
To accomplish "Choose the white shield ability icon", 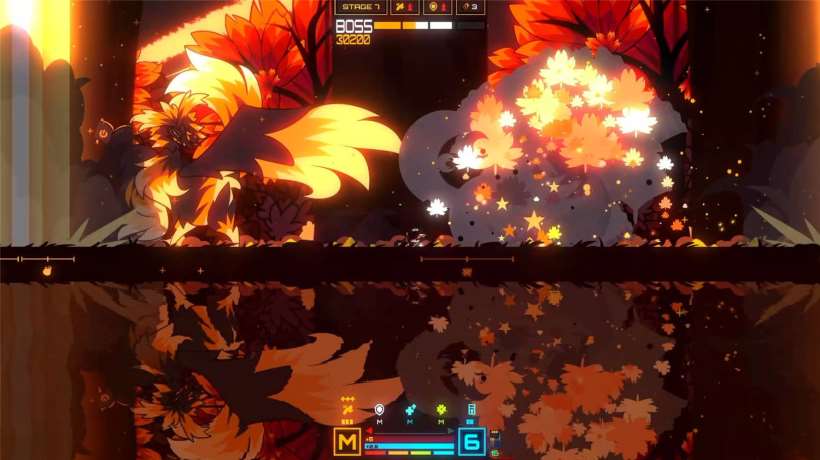I will click(379, 409).
